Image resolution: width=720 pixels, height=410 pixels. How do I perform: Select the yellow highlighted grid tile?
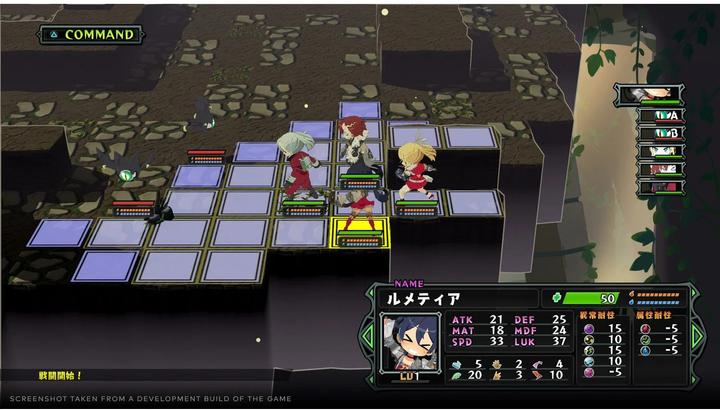tap(359, 232)
